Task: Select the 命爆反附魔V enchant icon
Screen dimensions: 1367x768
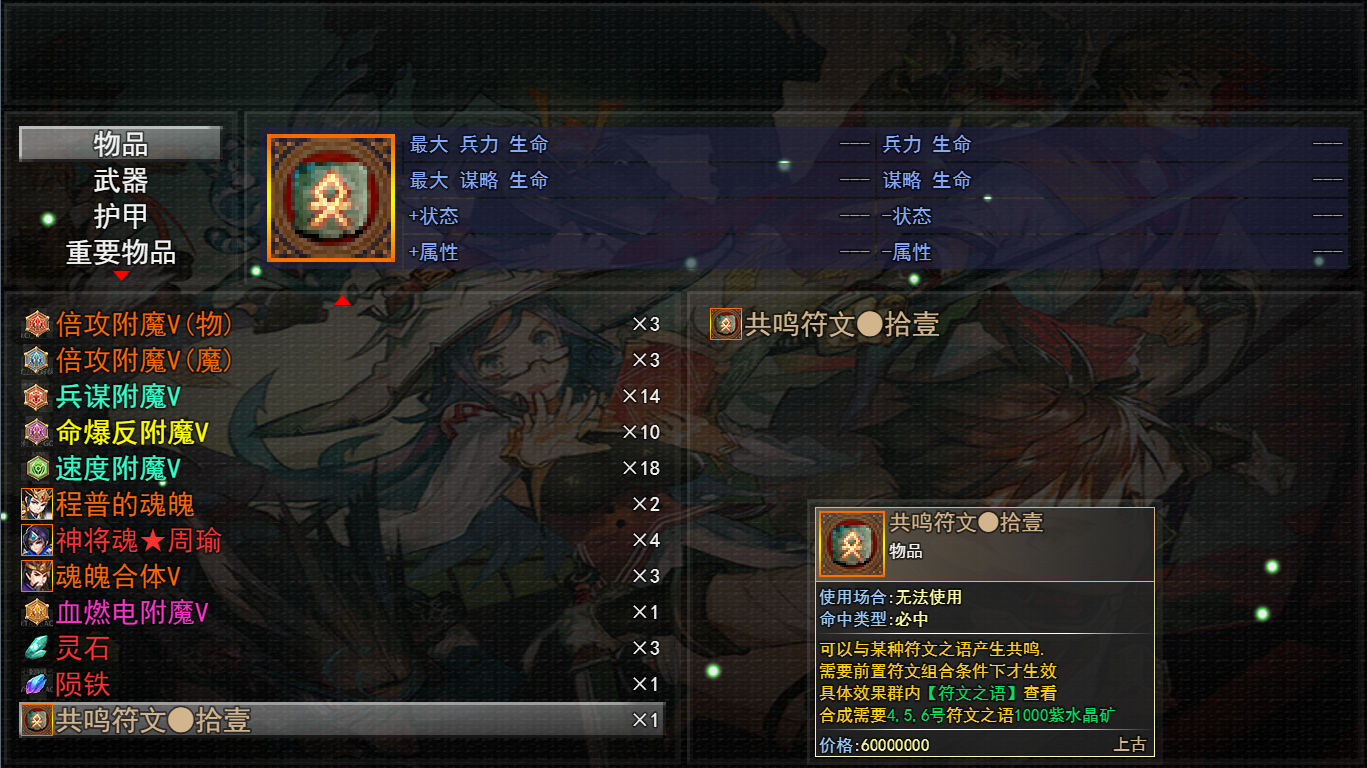Action: [37, 432]
